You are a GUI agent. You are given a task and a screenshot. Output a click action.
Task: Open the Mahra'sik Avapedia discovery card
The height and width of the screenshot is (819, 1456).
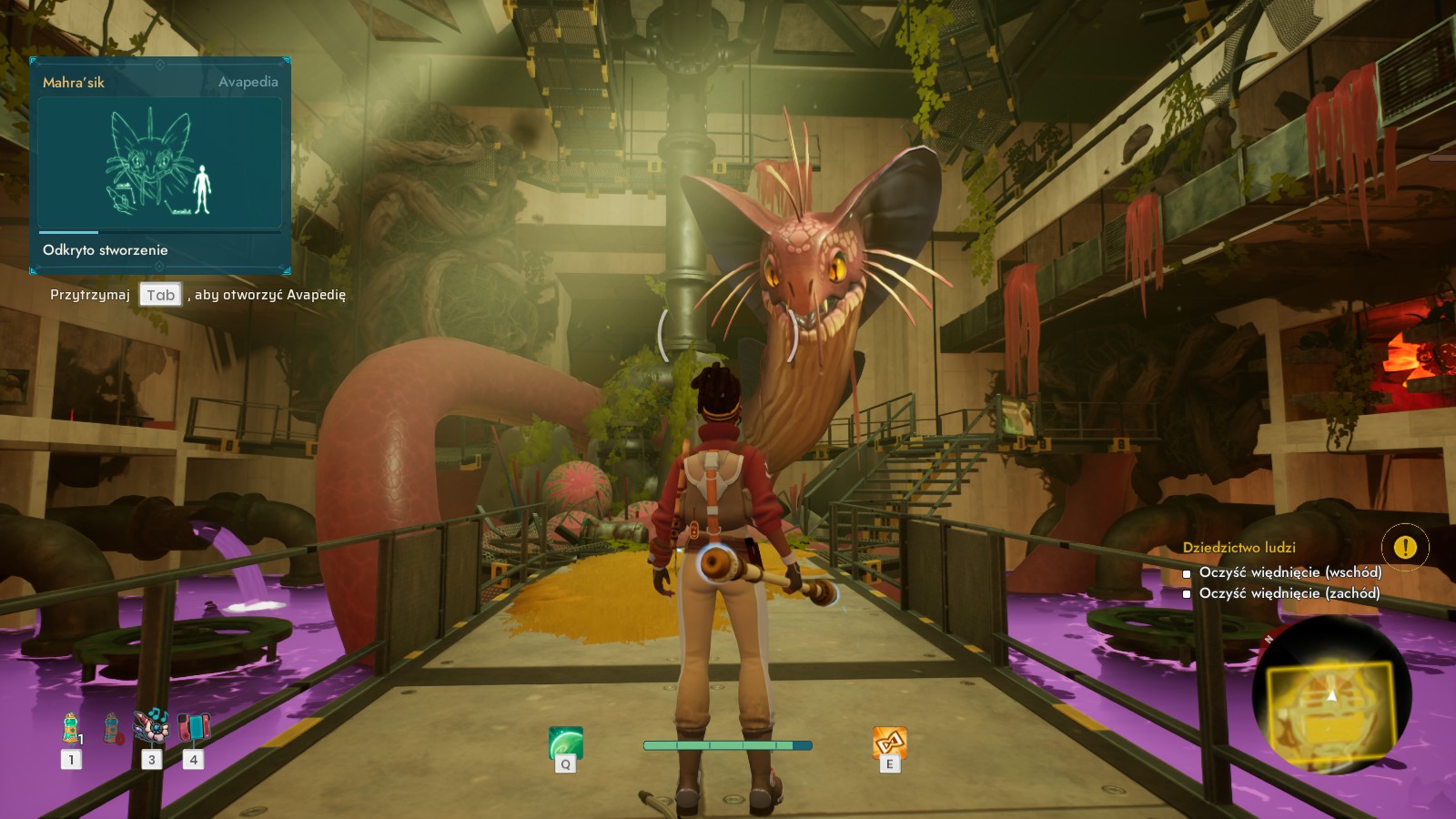pos(160,165)
